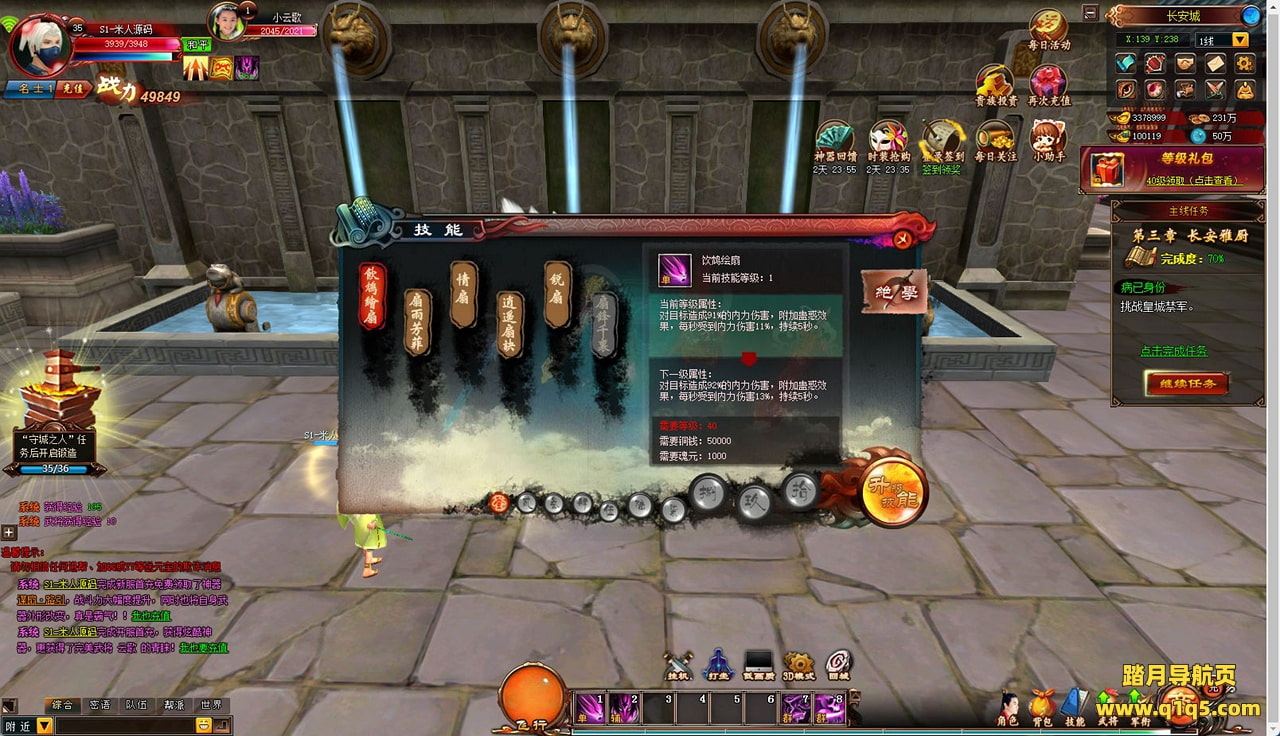Select the 逍遥扇诀 skill scroll
The image size is (1280, 736).
tap(510, 323)
